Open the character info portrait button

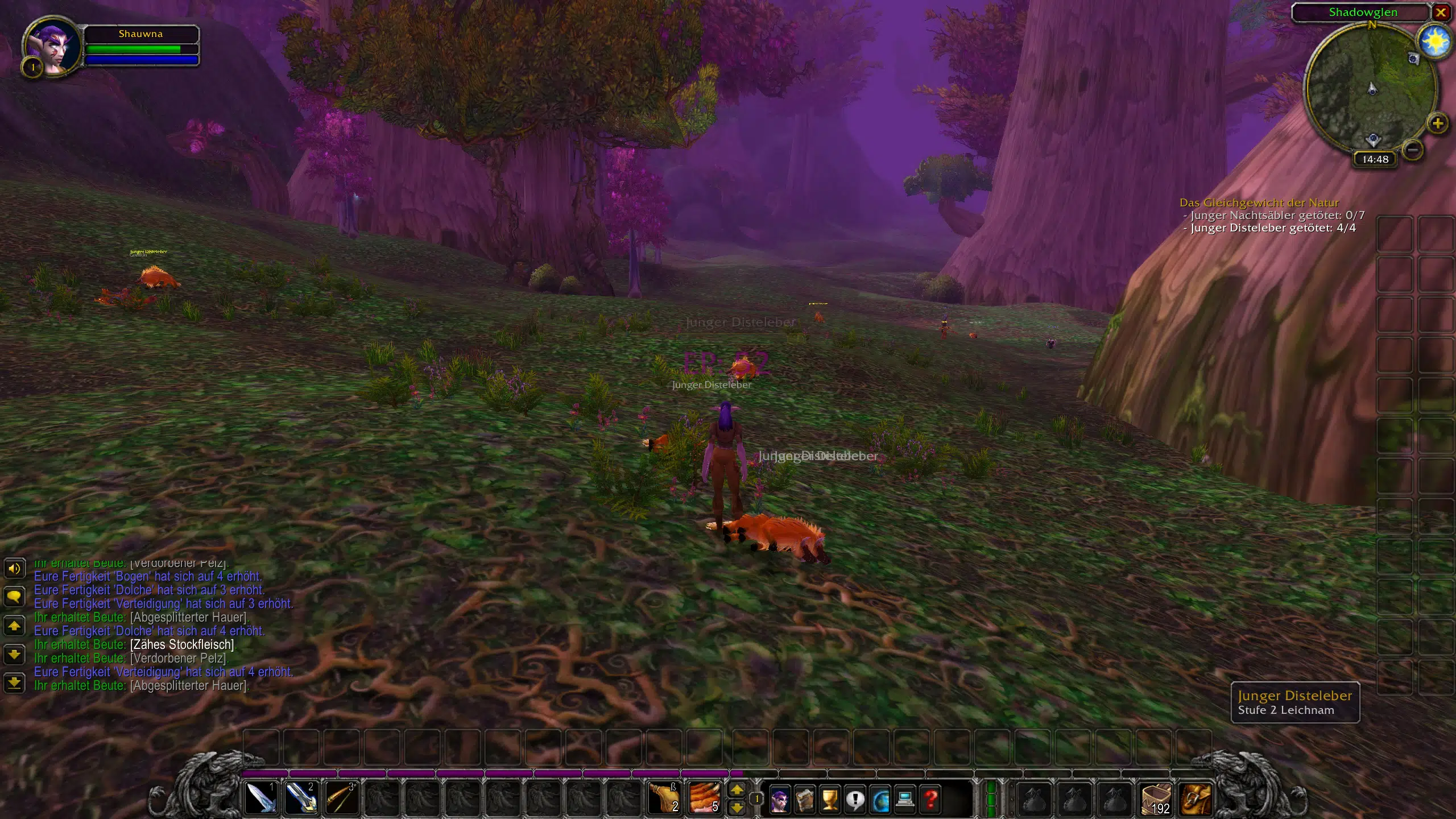779,800
